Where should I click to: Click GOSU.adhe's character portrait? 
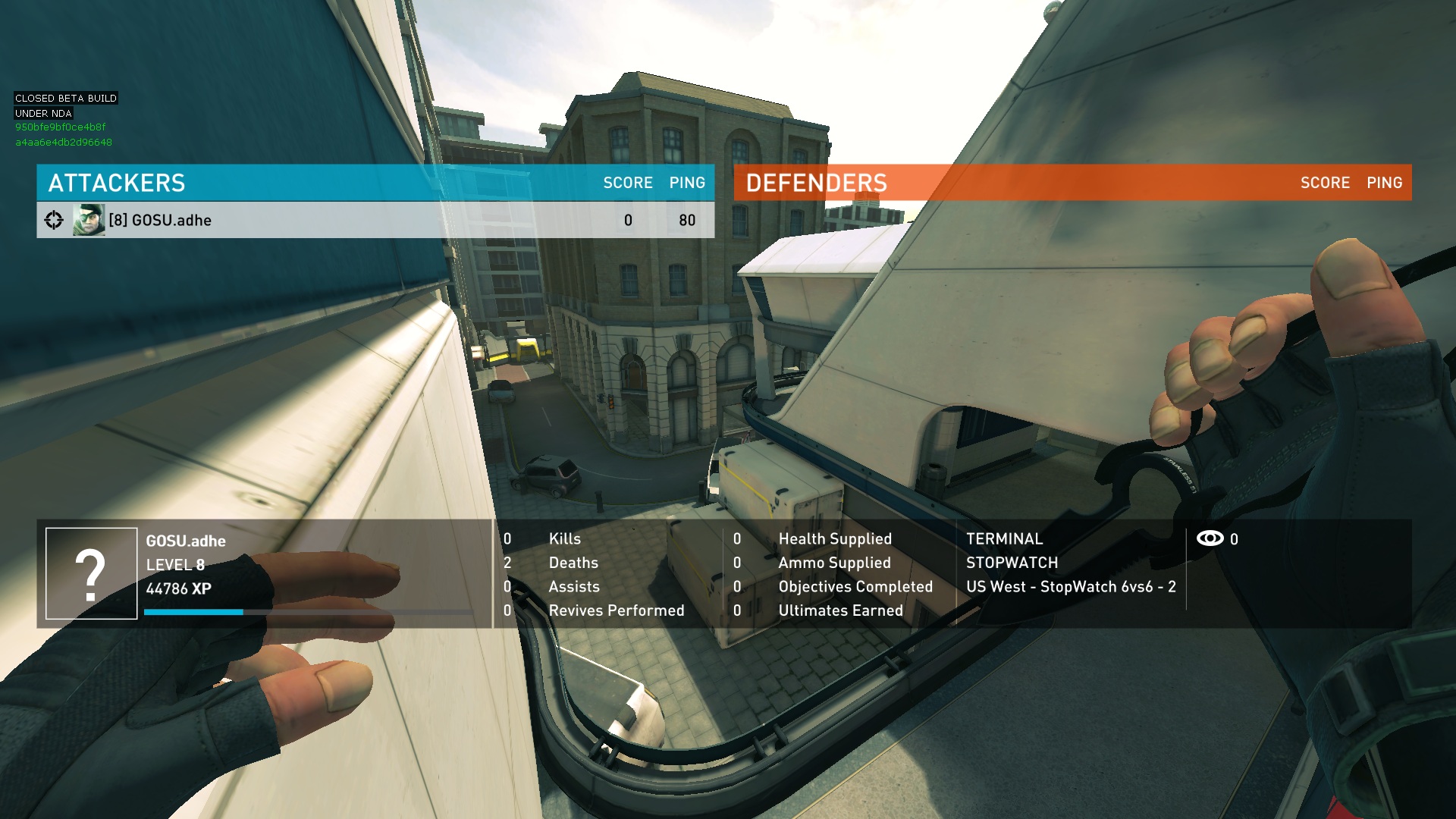click(x=89, y=220)
